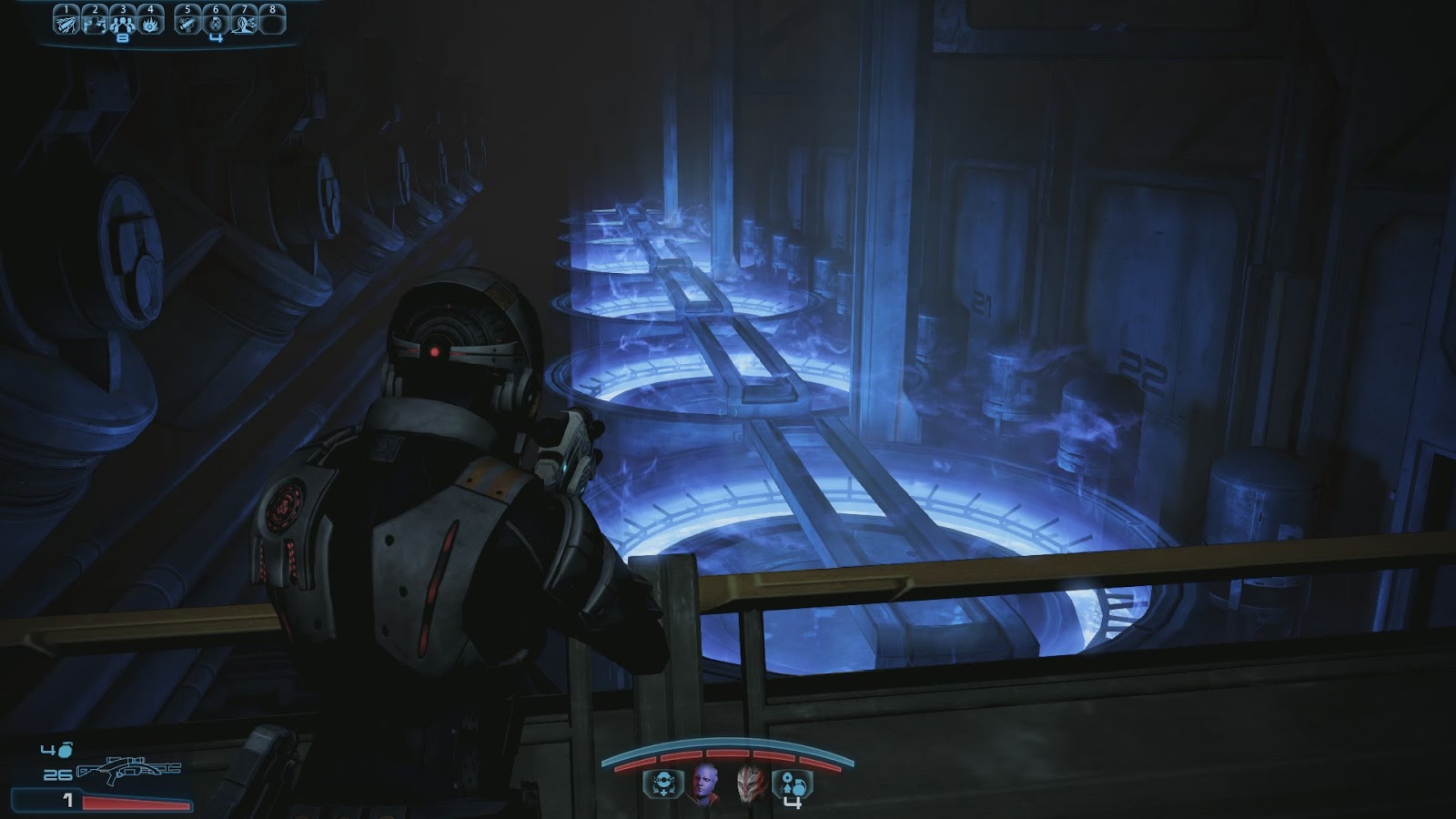Select Liara's squad portrait
Viewport: 1456px width, 819px height.
click(704, 785)
